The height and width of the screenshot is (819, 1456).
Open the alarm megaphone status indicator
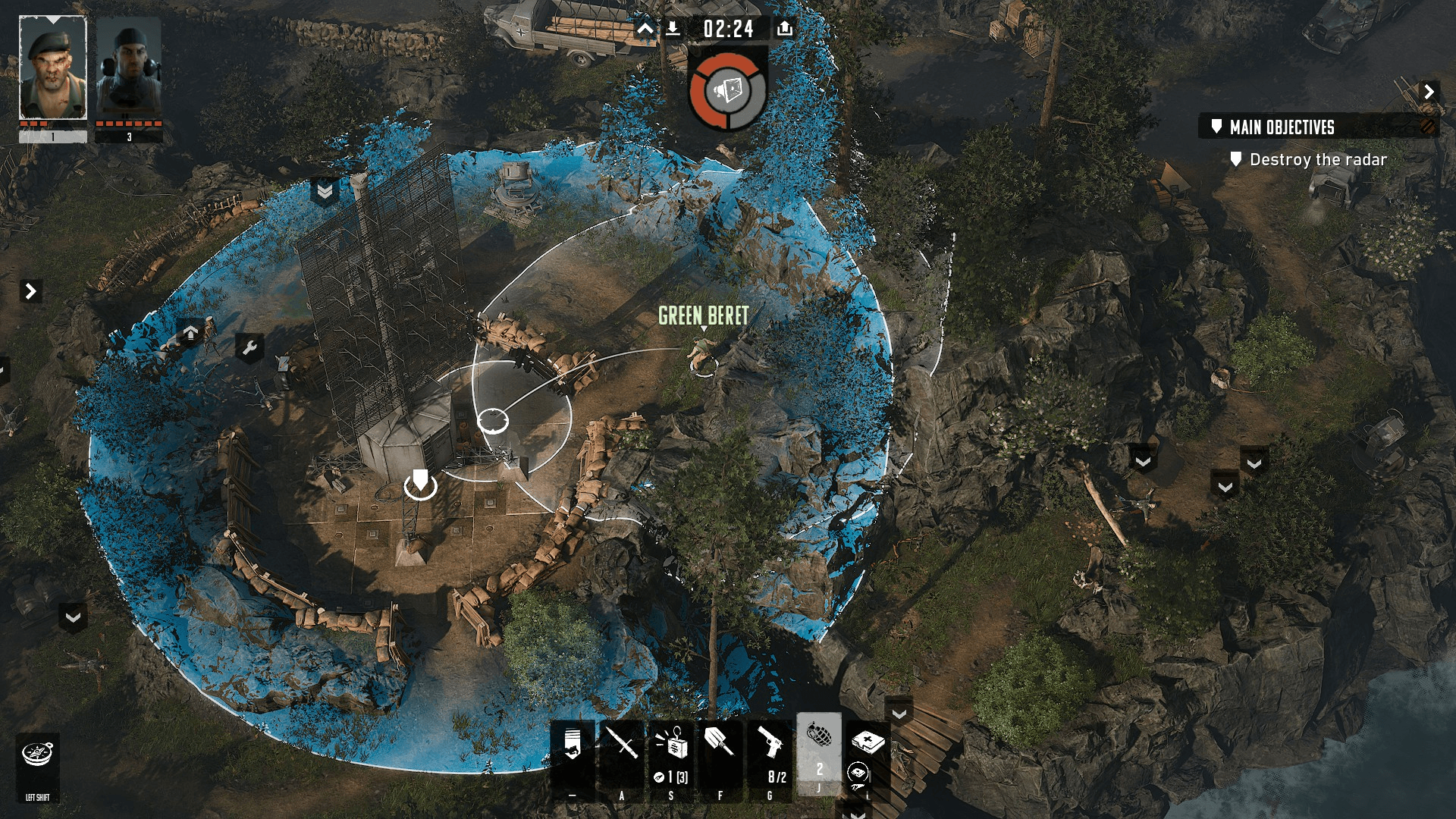coord(728,91)
